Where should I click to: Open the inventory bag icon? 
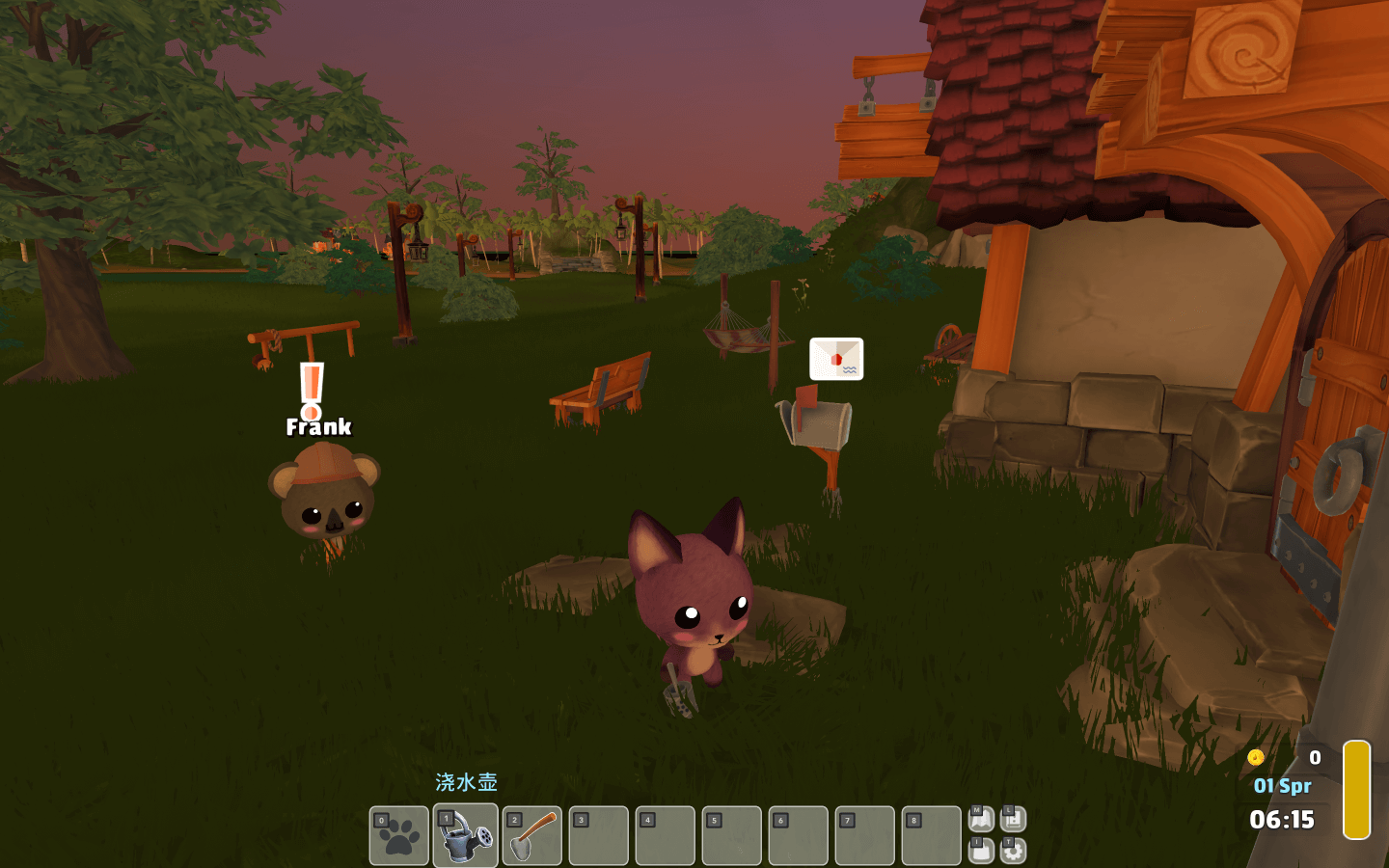point(981,851)
